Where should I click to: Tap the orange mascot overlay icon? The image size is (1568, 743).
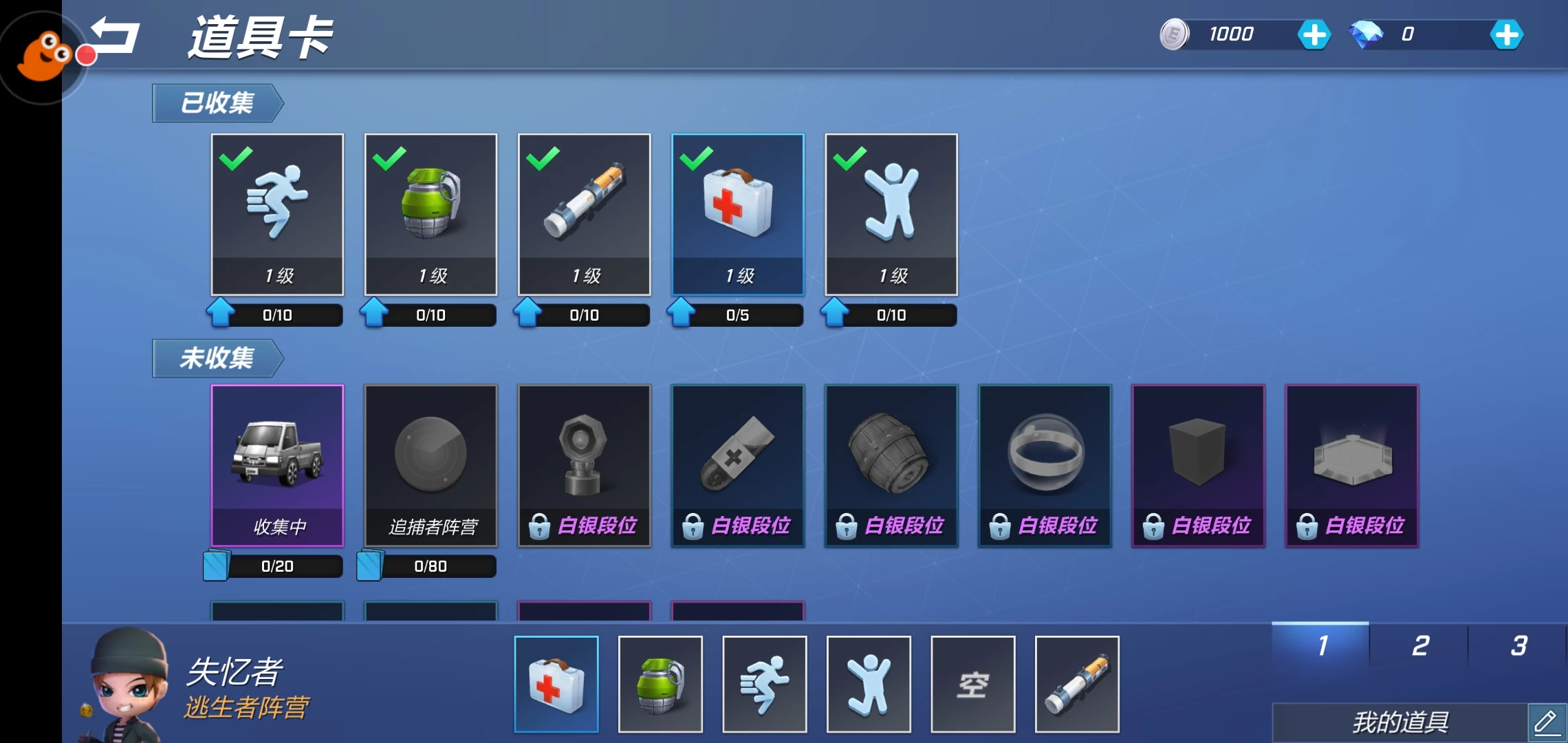(43, 56)
